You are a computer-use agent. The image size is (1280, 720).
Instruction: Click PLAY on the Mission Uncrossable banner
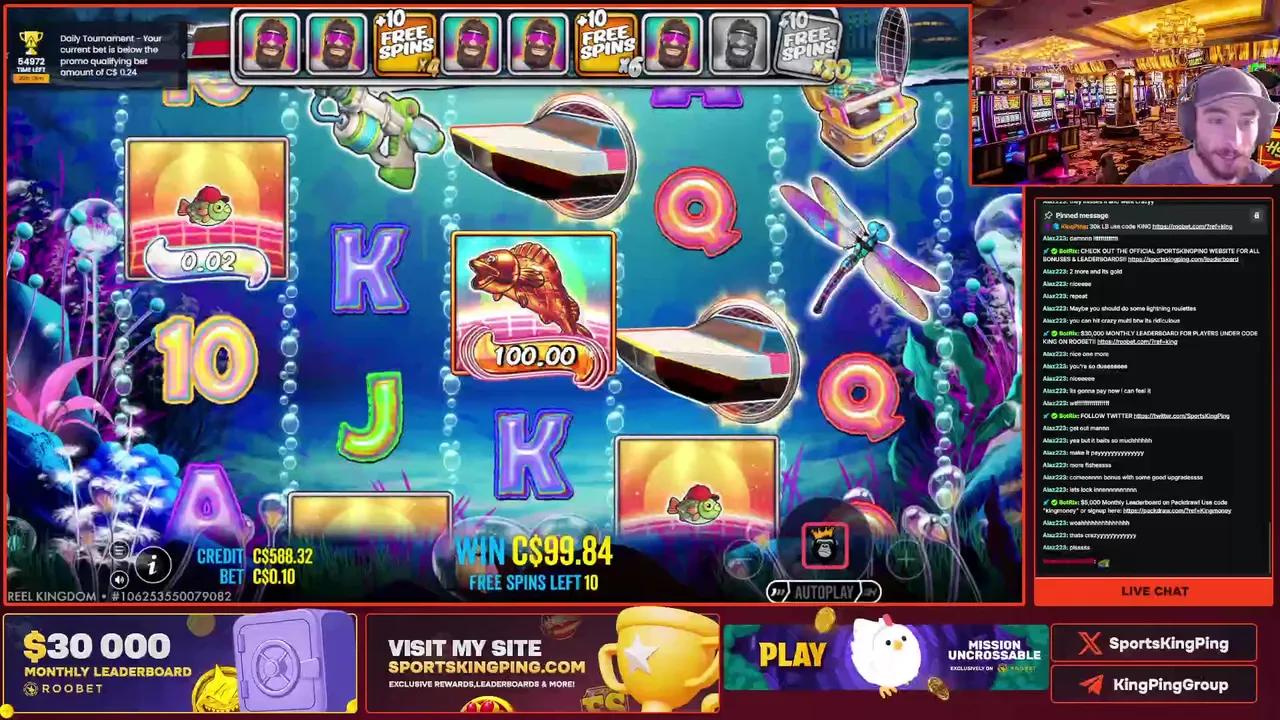(x=791, y=654)
